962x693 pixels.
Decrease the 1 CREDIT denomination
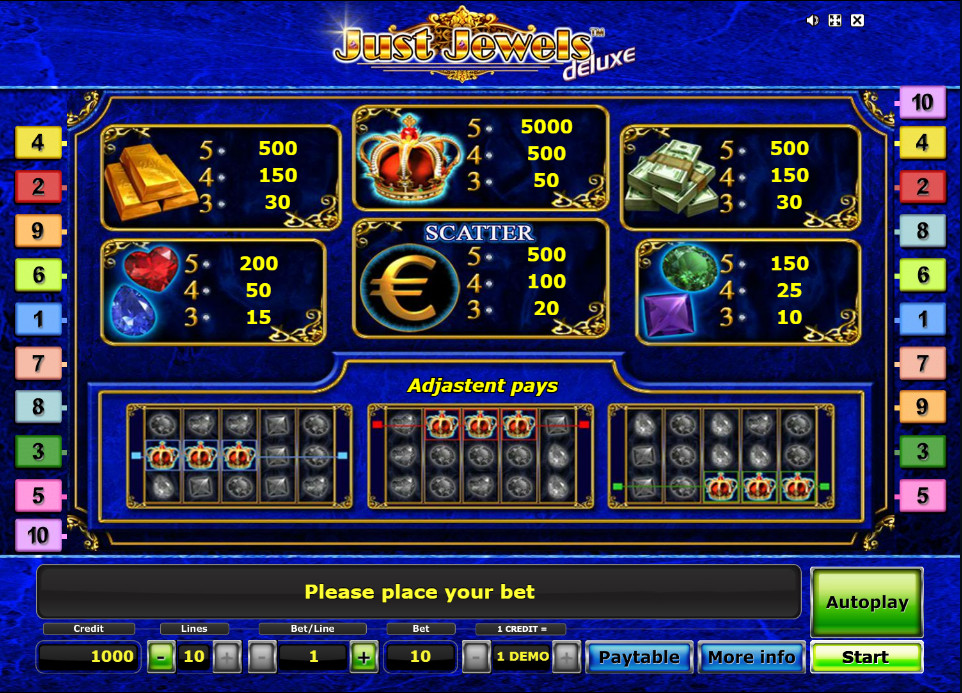(x=477, y=657)
